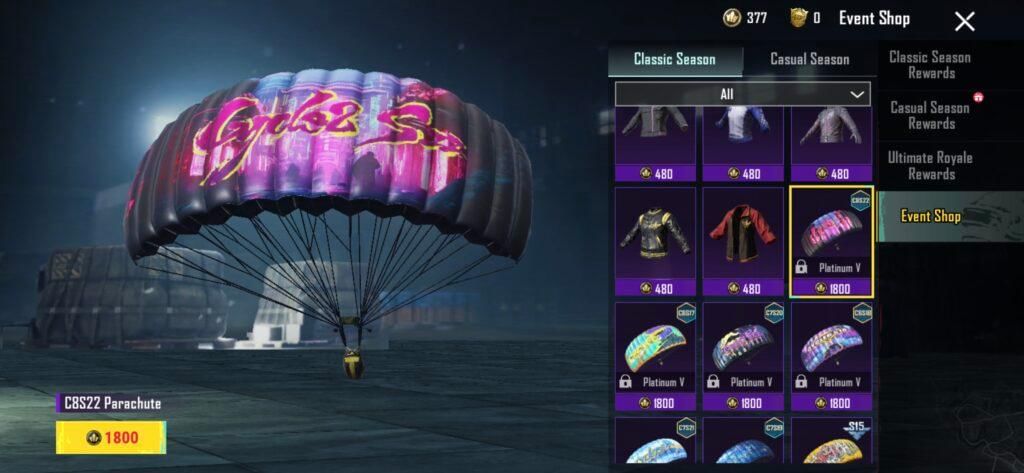Open Classic Season Rewards section
The image size is (1024, 473).
coord(930,65)
